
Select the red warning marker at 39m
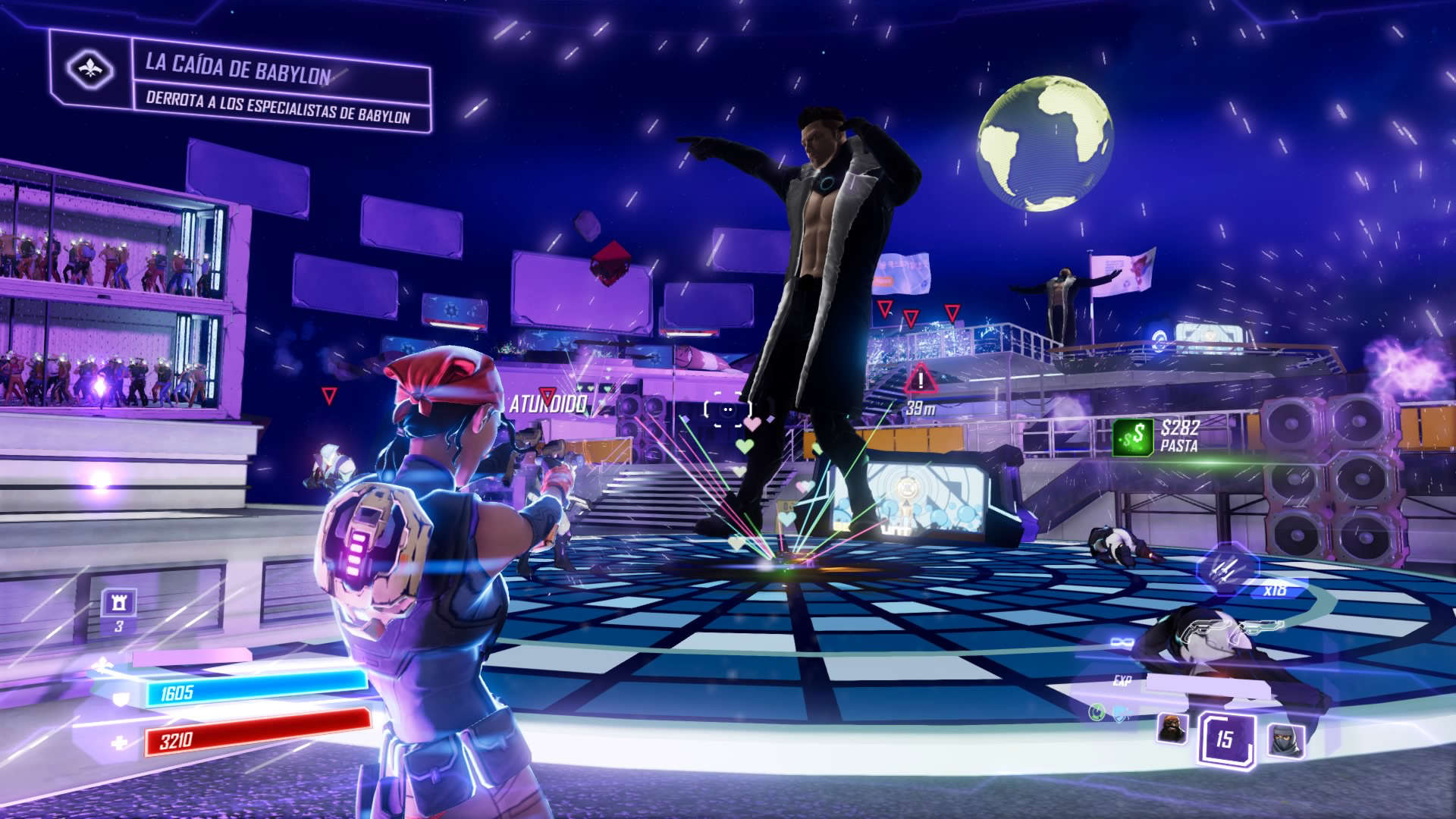[921, 380]
